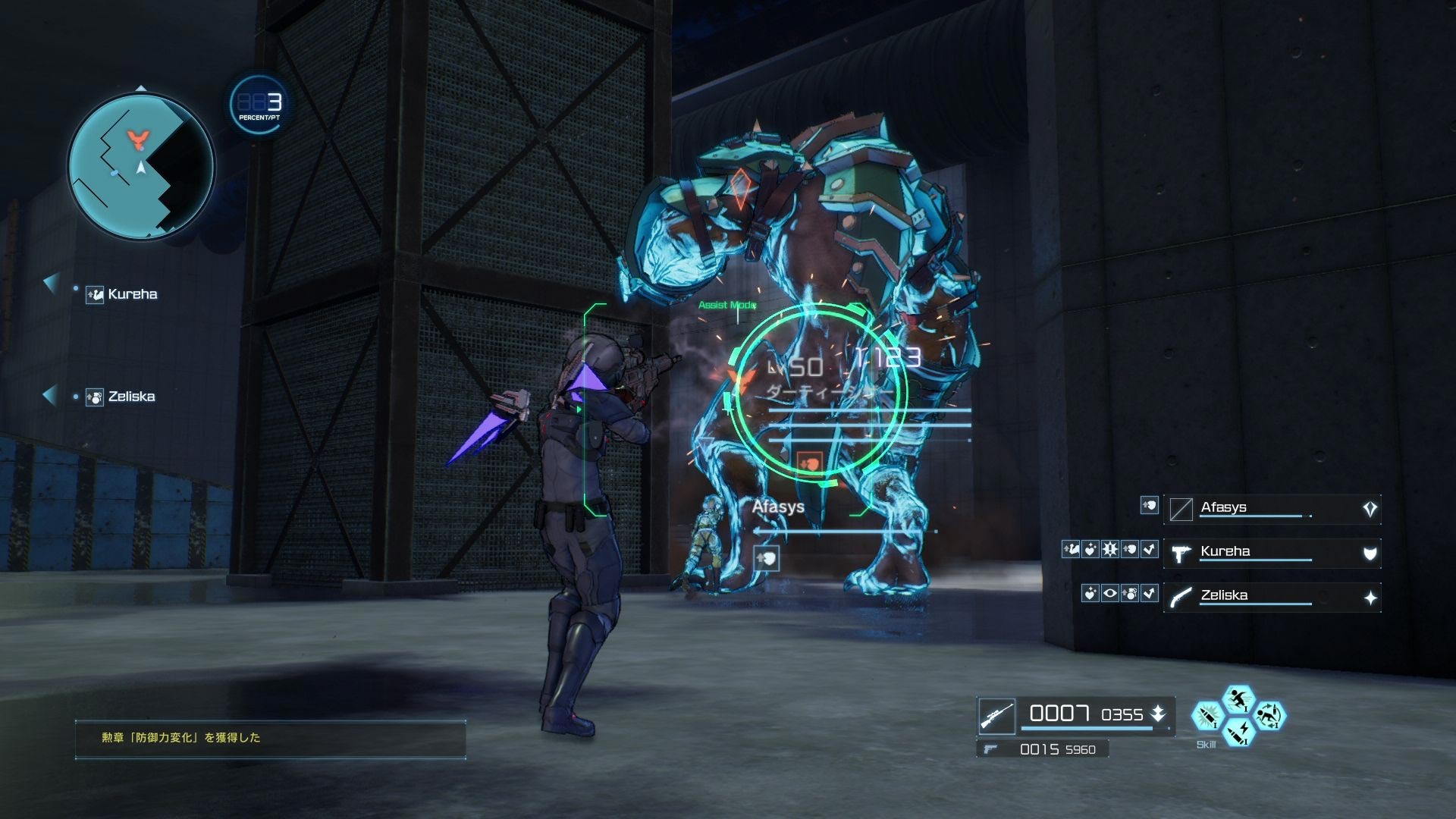Click the circular minimap

[141, 167]
